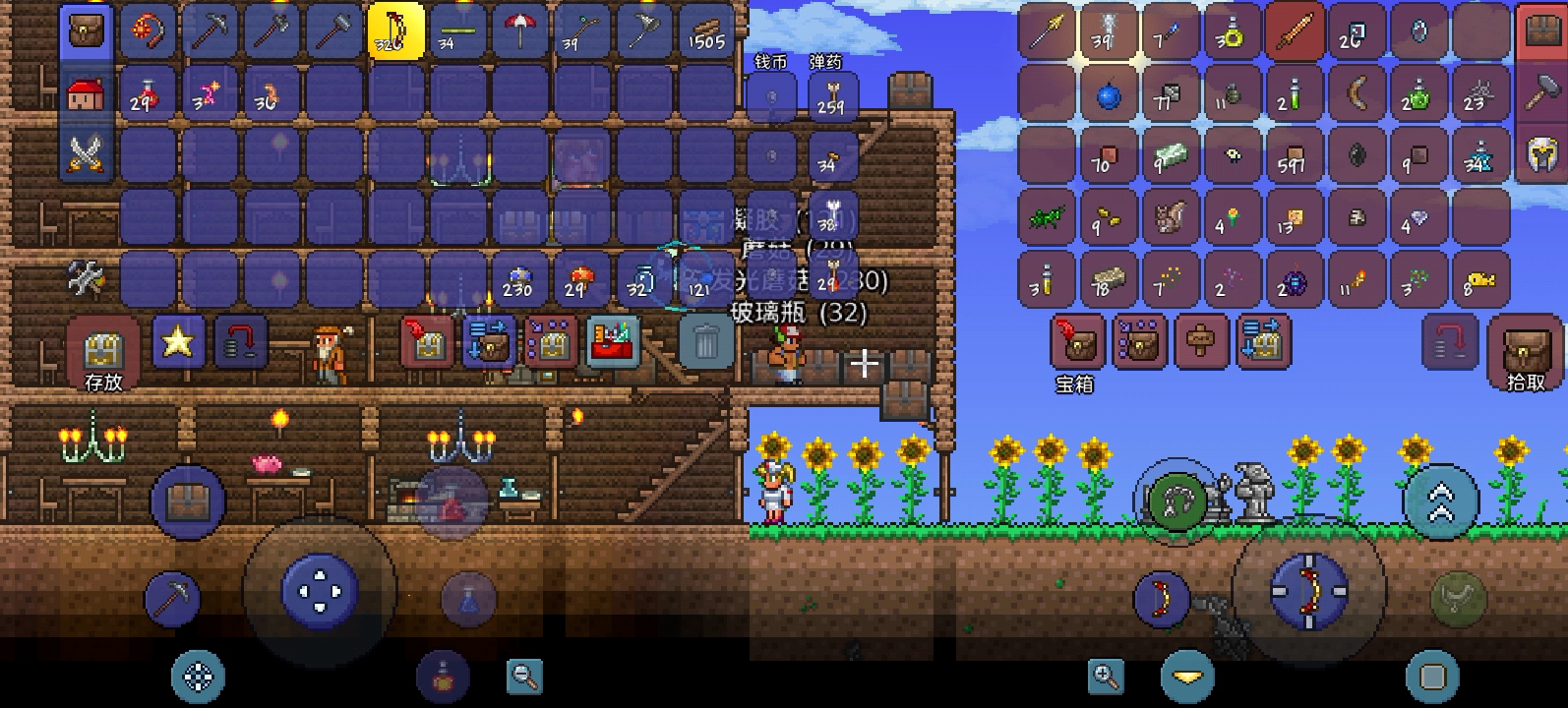This screenshot has width=1568, height=708.
Task: Switch to the crossed swords equipment tab
Action: point(87,154)
